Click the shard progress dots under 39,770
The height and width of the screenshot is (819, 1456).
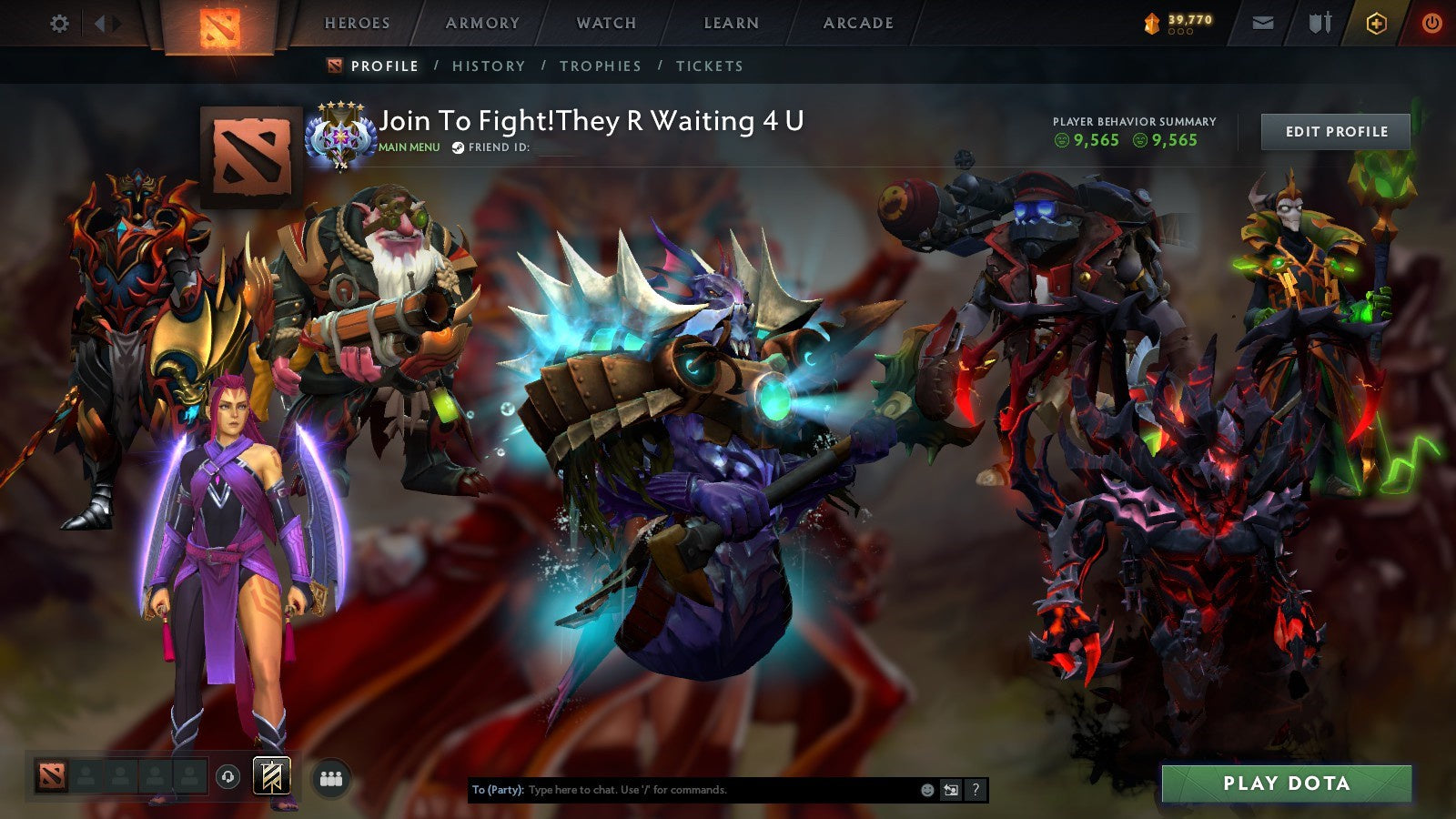tap(1180, 30)
